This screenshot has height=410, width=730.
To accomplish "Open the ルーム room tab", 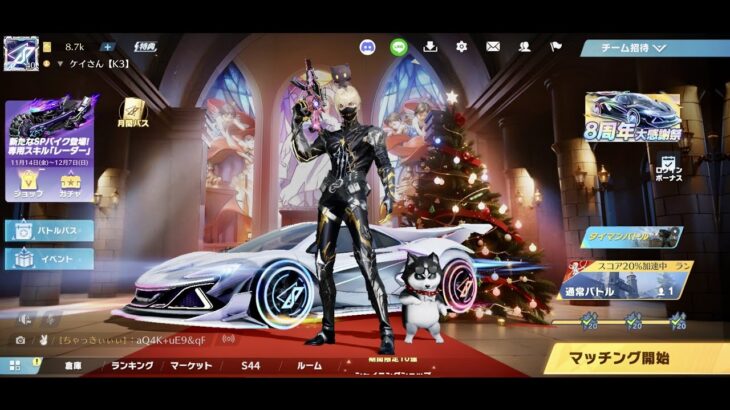I will (x=309, y=366).
